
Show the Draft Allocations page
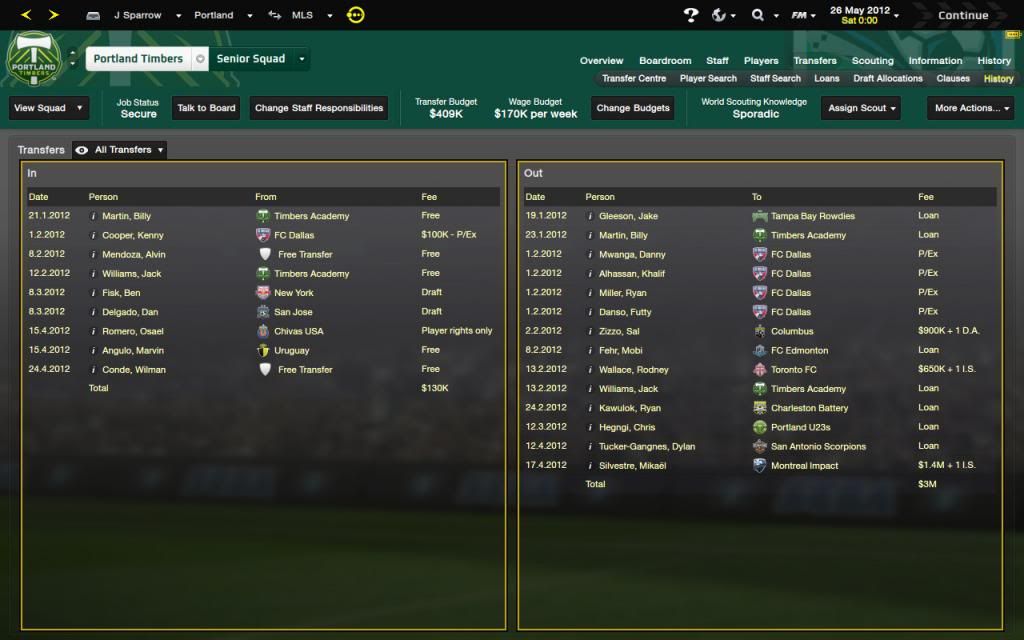point(888,78)
